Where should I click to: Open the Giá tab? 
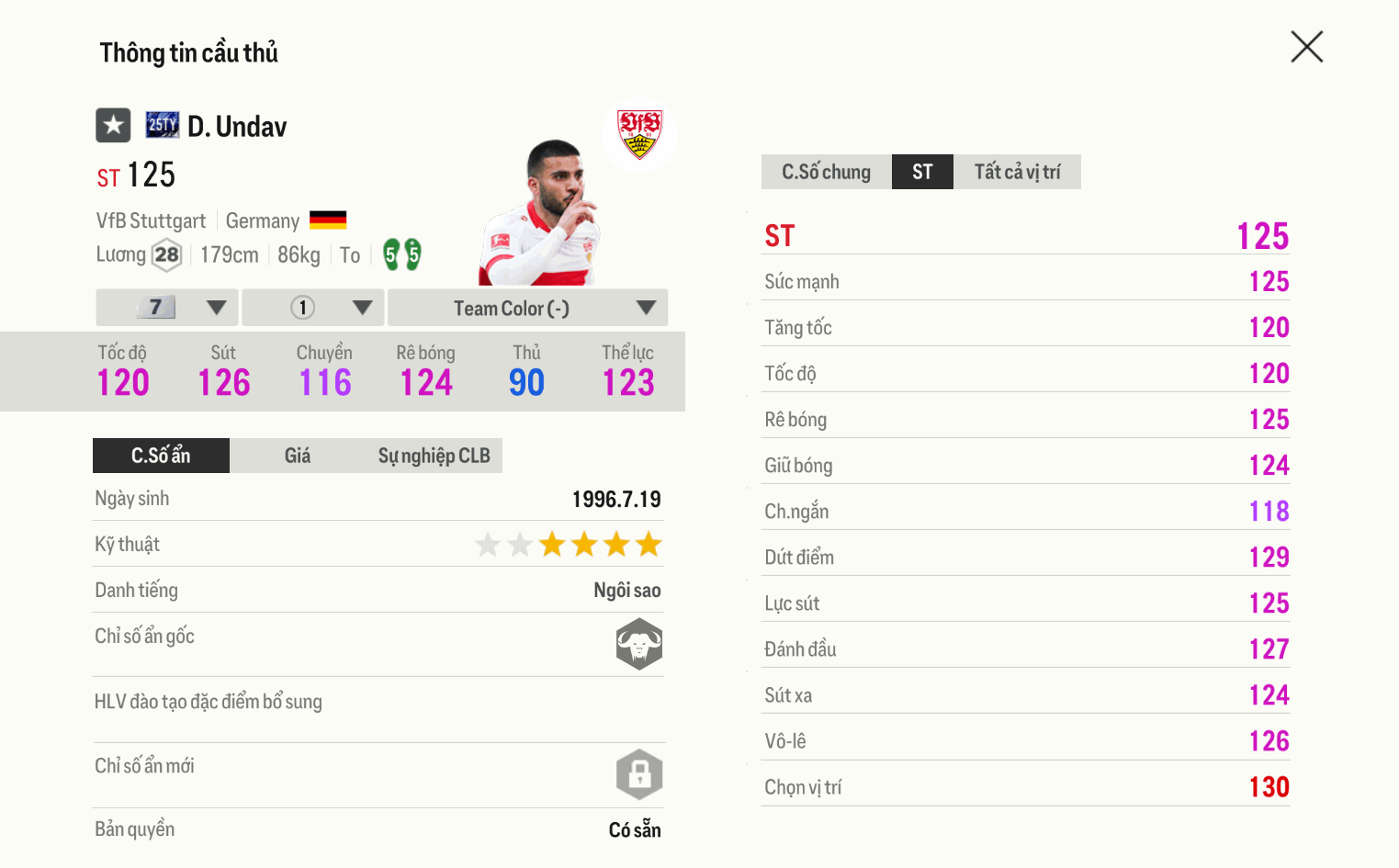coord(297,456)
